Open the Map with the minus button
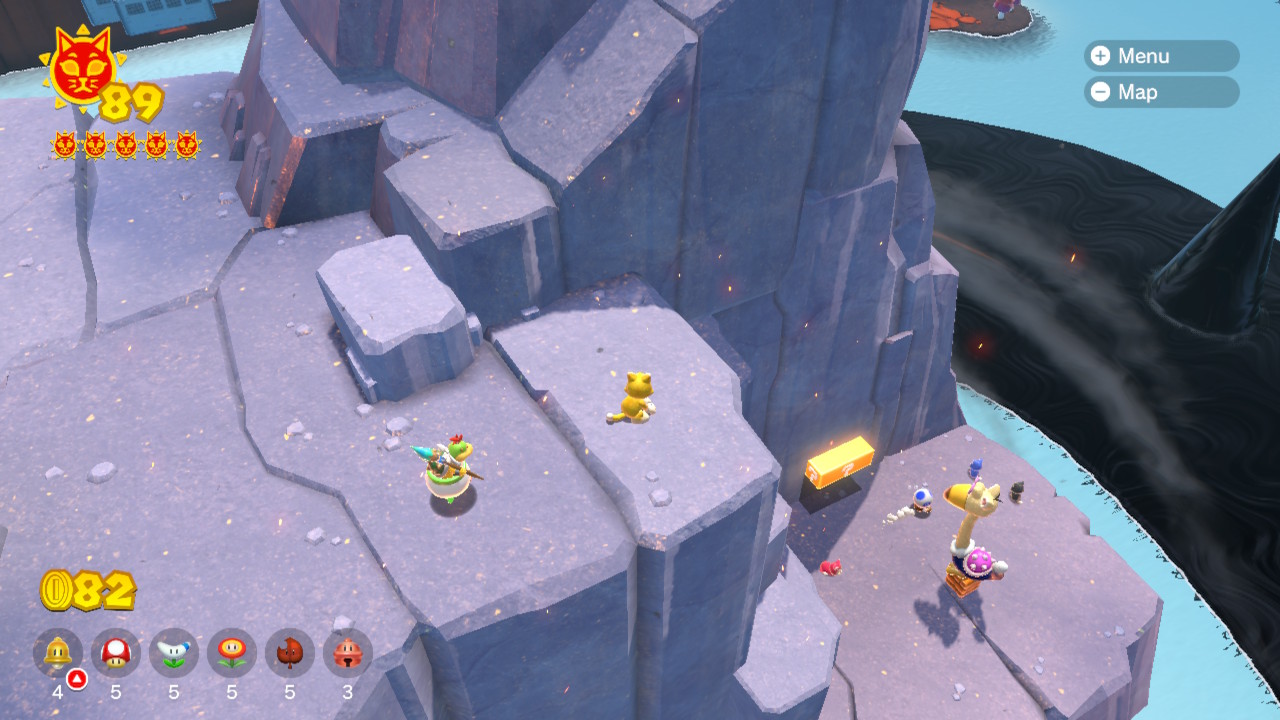This screenshot has width=1280, height=720. tap(1160, 93)
